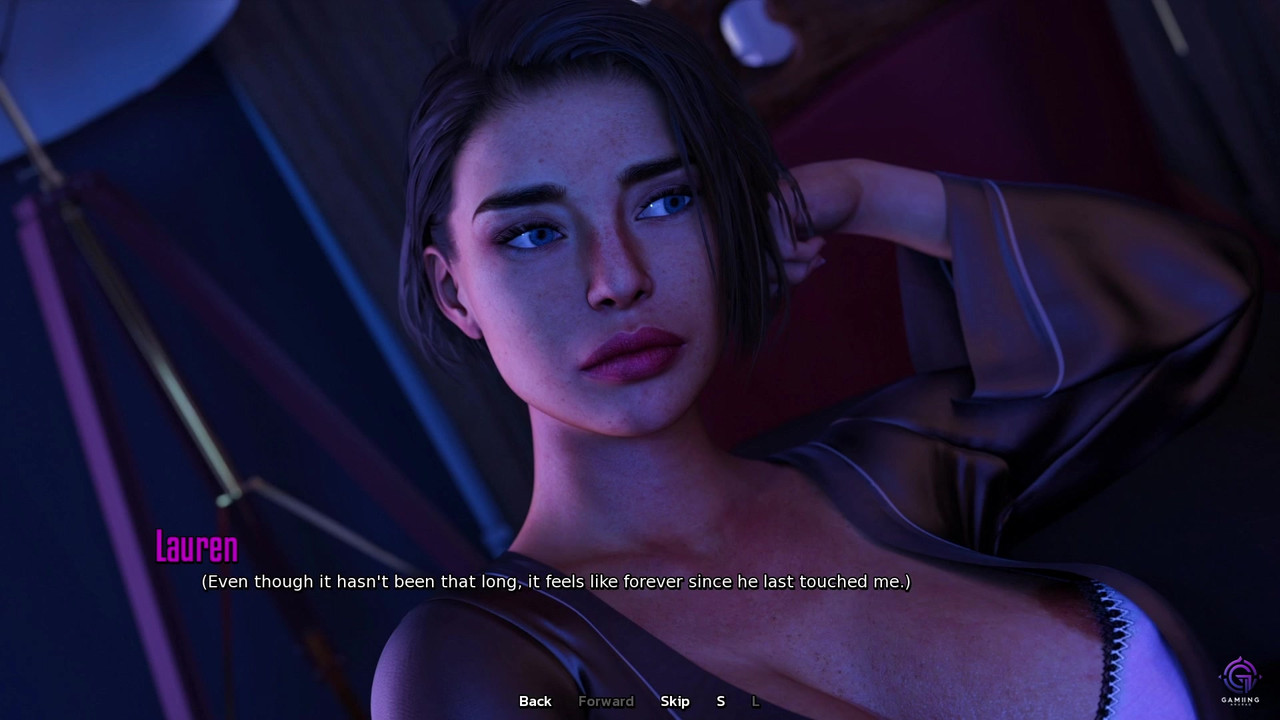Image resolution: width=1280 pixels, height=720 pixels.
Task: Open the load screen with L
Action: [x=756, y=701]
